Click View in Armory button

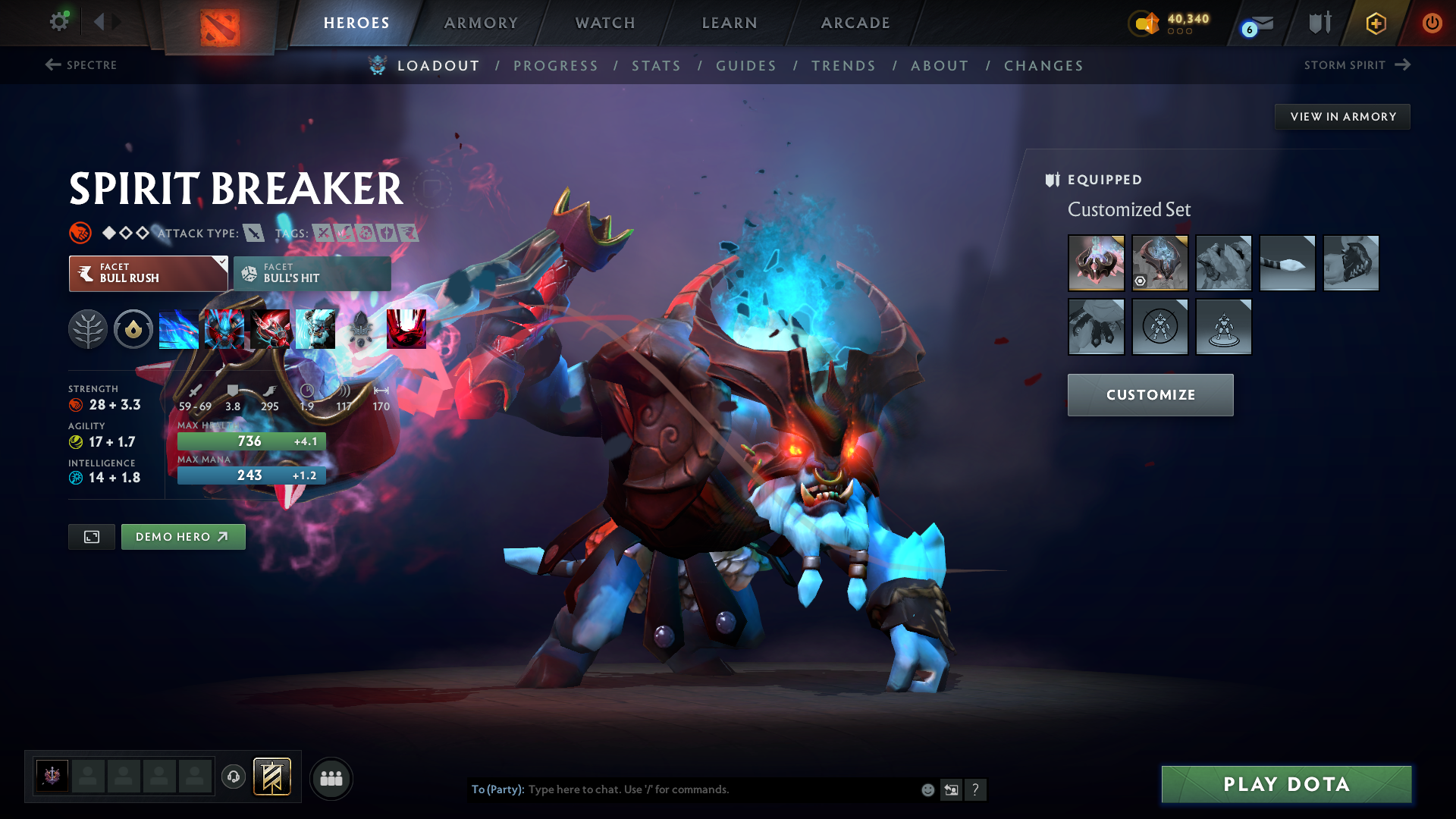(x=1342, y=117)
